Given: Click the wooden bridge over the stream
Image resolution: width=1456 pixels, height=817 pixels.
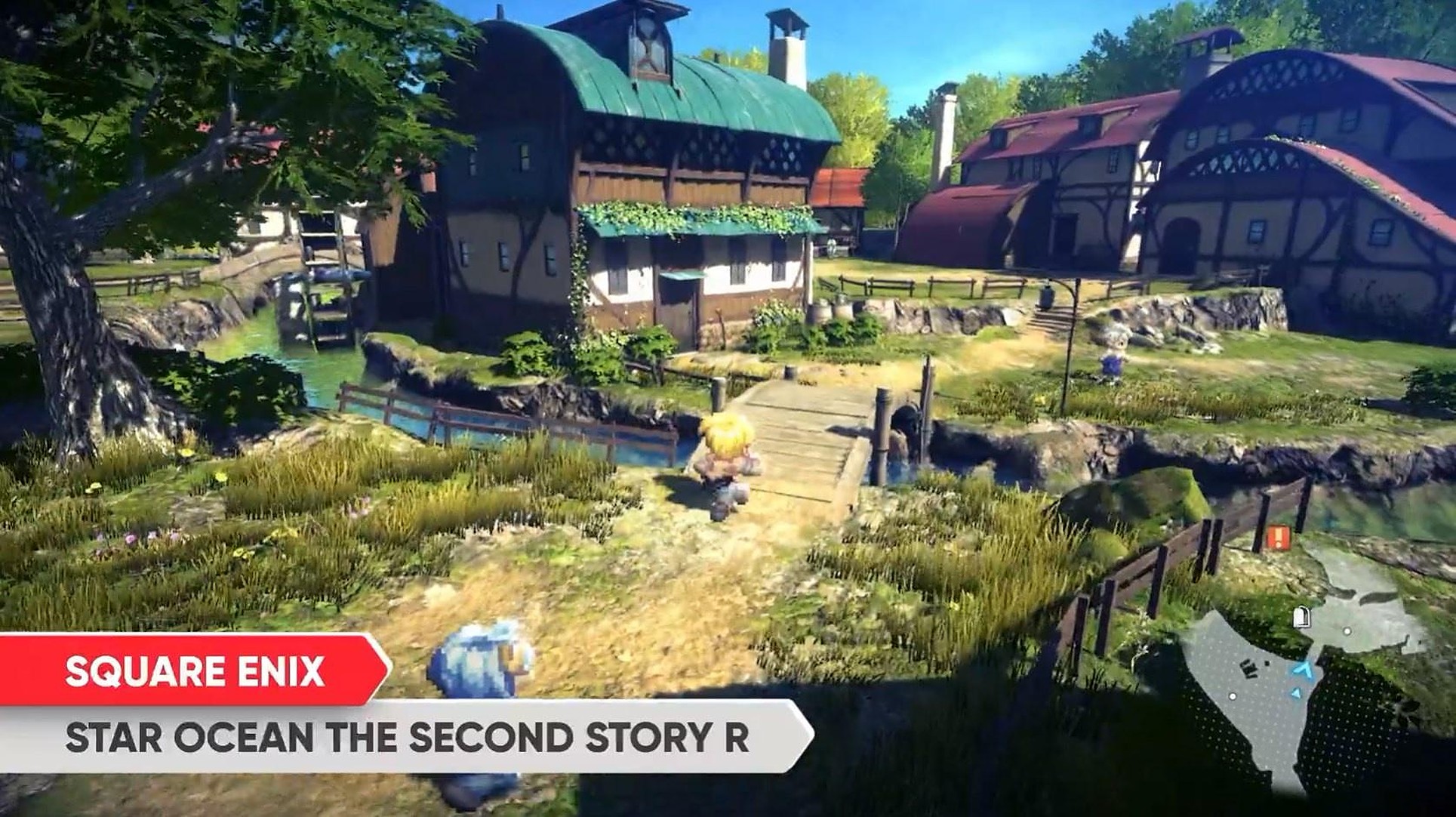Looking at the screenshot, I should [808, 430].
